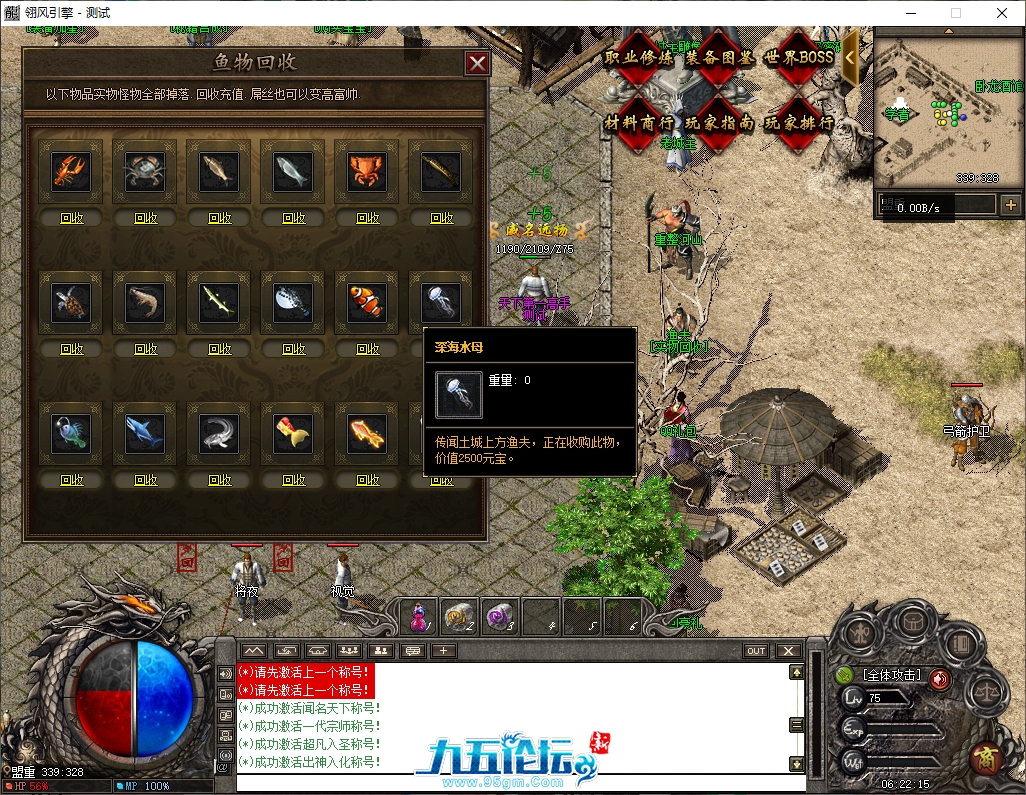Choose the grey crab item slot
Image resolution: width=1026 pixels, height=795 pixels.
pyautogui.click(x=146, y=171)
